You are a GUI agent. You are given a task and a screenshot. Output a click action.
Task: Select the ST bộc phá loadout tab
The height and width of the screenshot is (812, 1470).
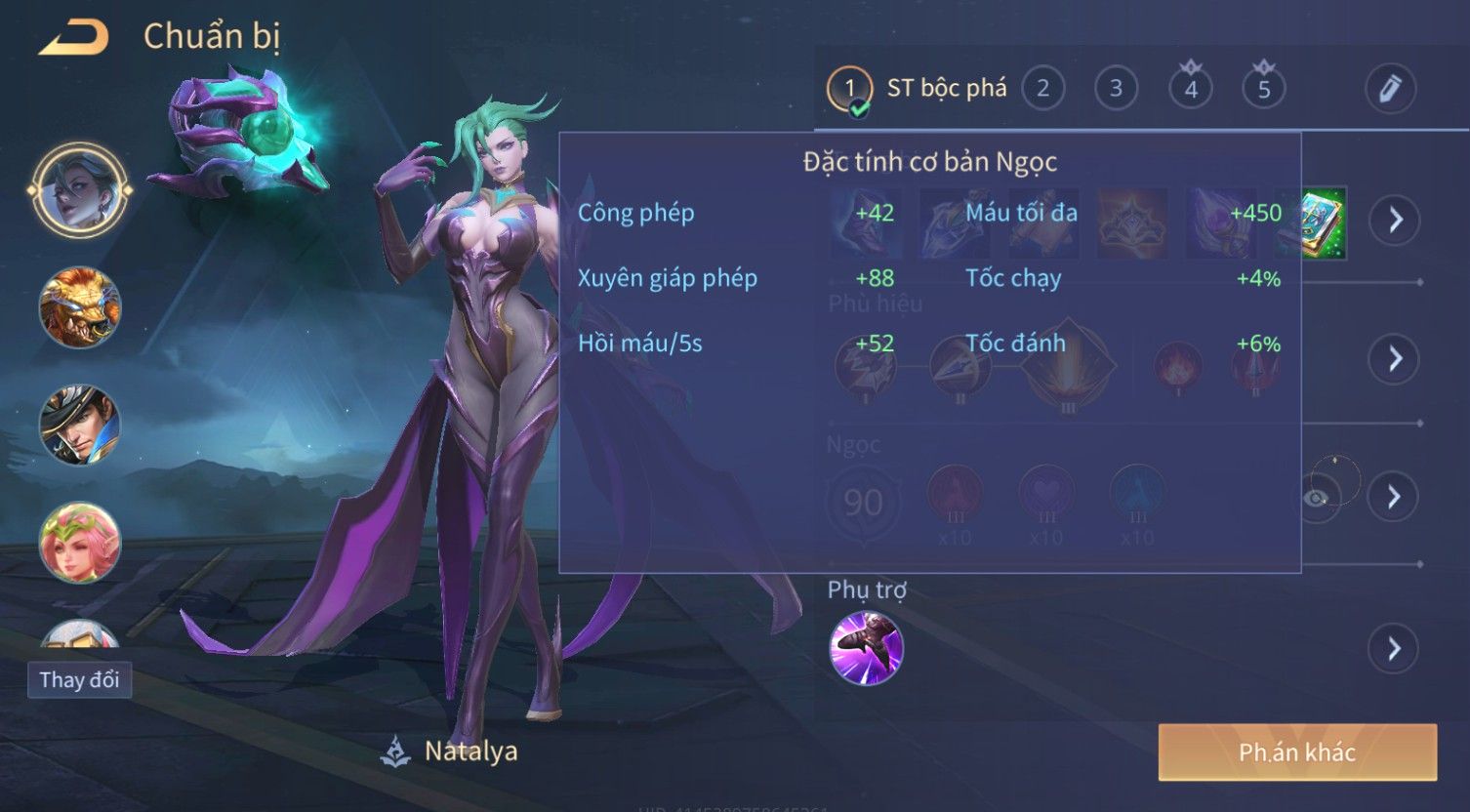pos(918,89)
